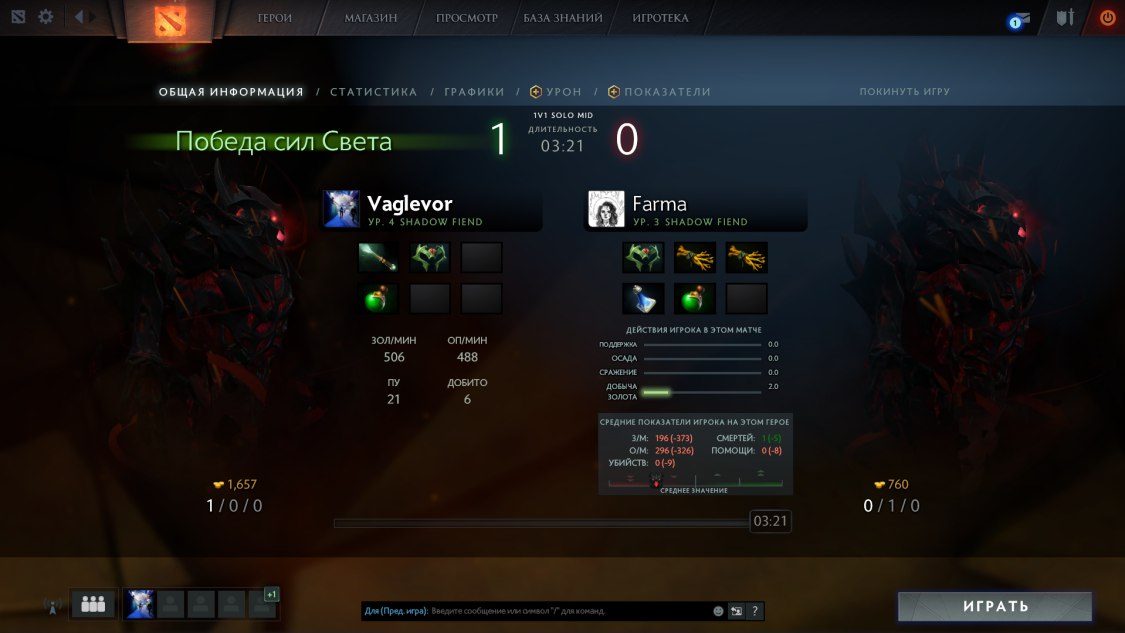Screen dimensions: 1125x633
Task: Open the ГЕРОИ menu
Action: pyautogui.click(x=275, y=18)
